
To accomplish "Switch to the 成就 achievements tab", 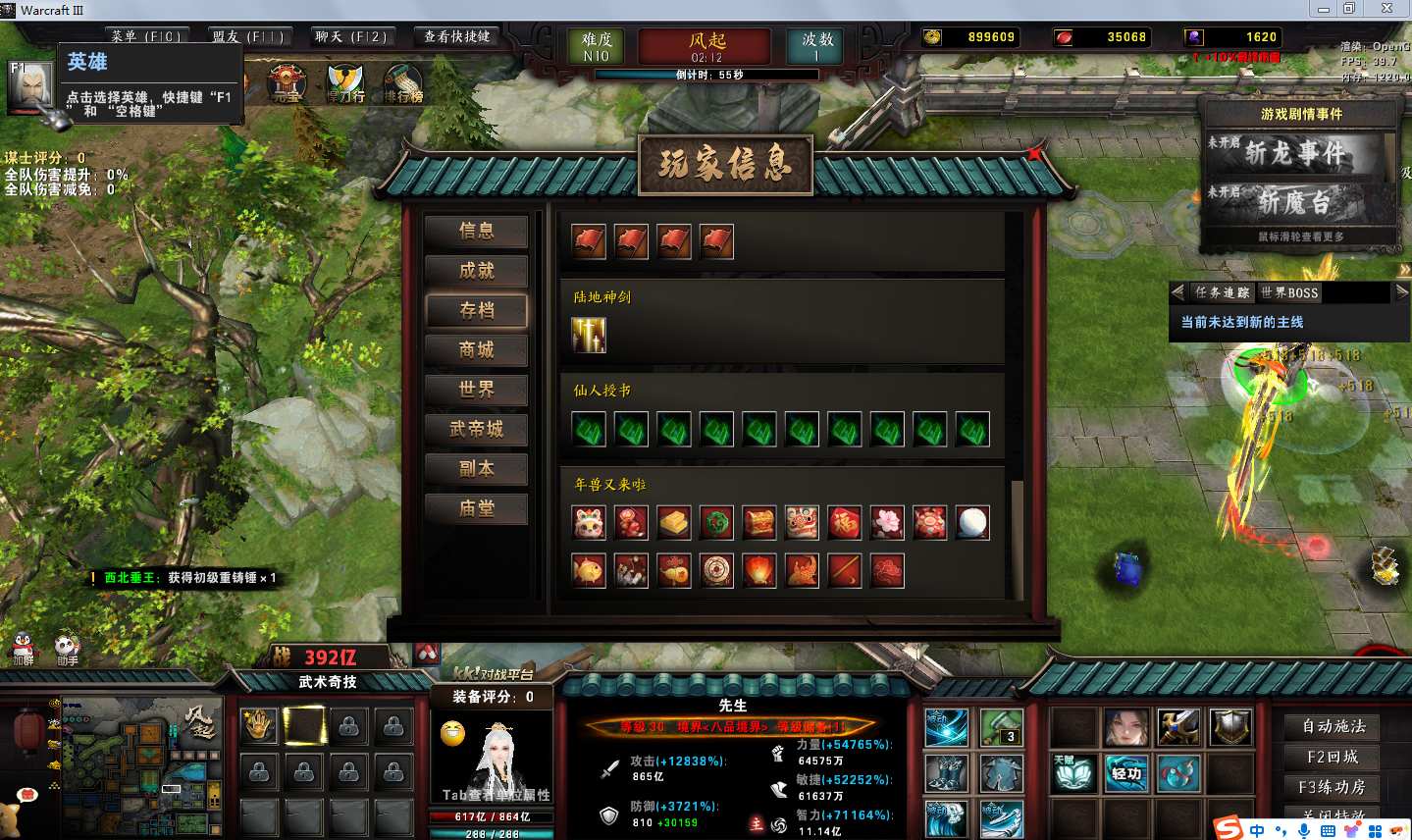I will tap(476, 271).
